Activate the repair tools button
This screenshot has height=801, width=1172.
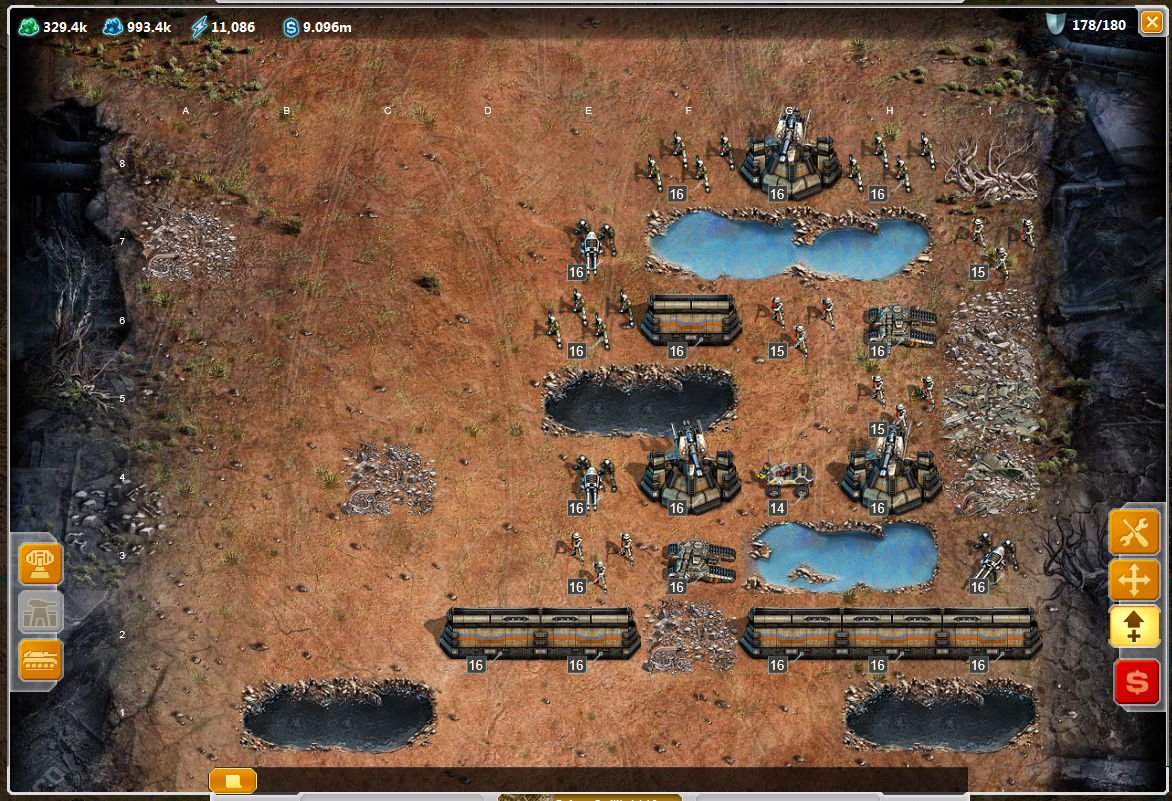tap(1135, 532)
